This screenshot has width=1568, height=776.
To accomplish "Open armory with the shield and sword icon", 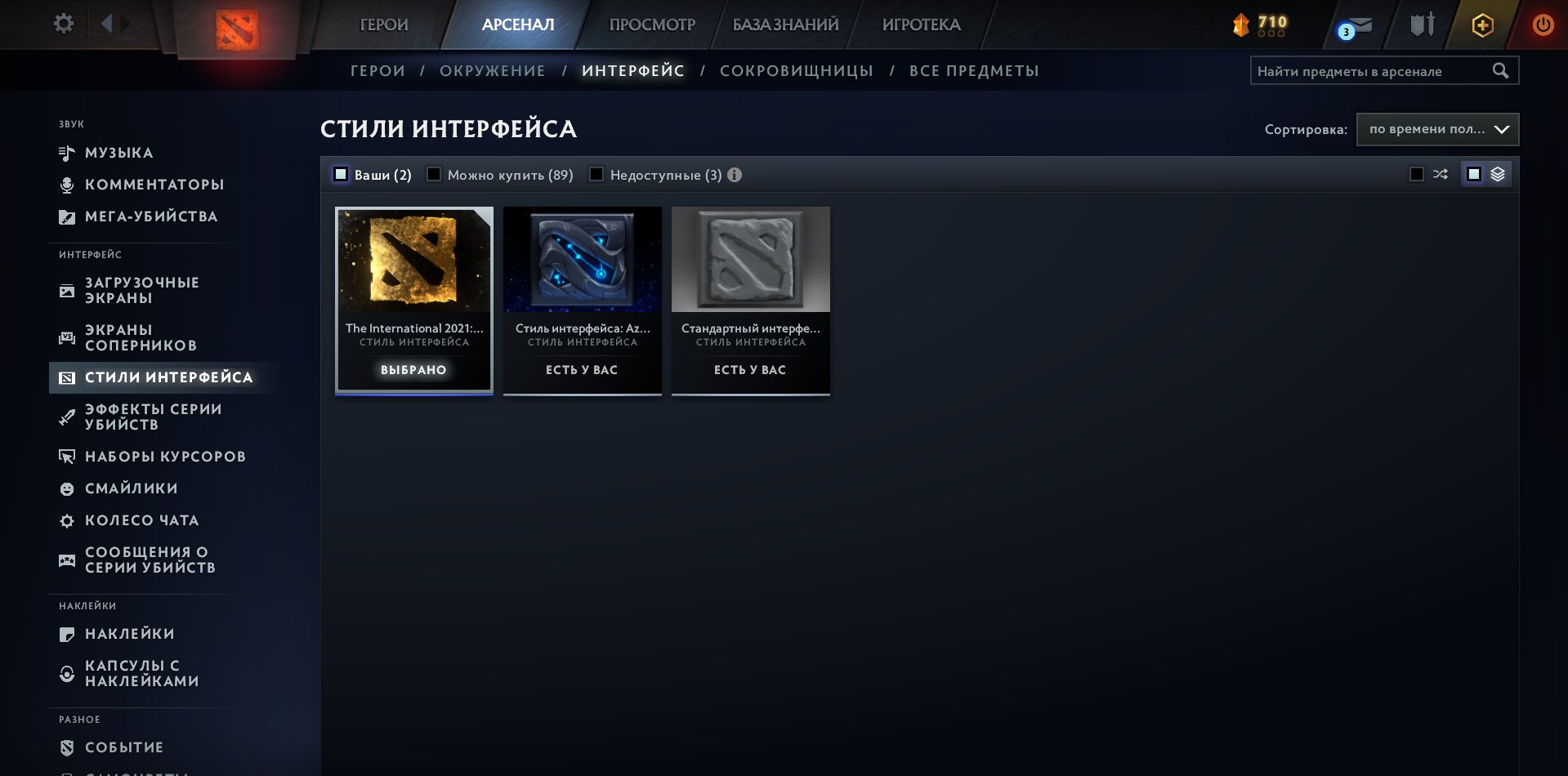I will [x=1420, y=25].
